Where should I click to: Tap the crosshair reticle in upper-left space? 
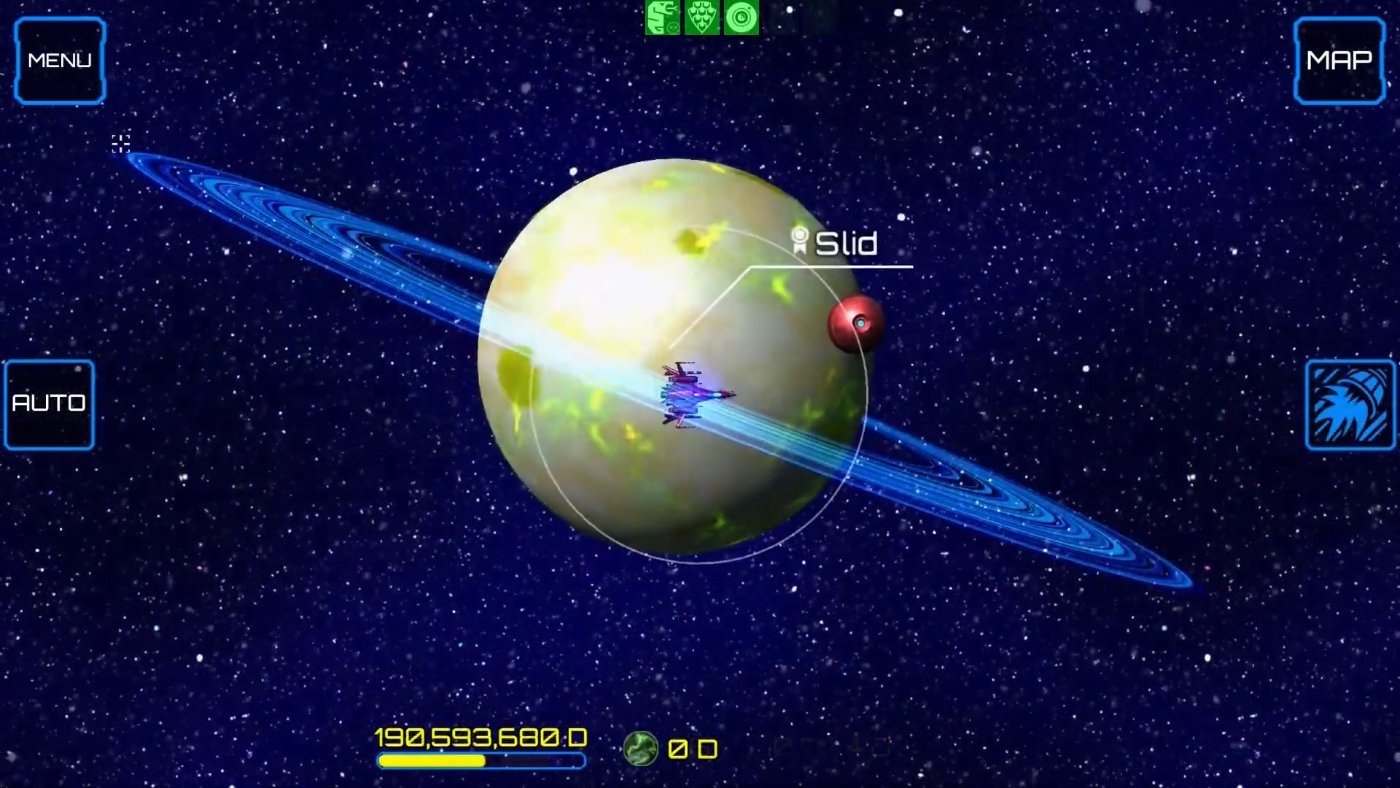tap(120, 144)
